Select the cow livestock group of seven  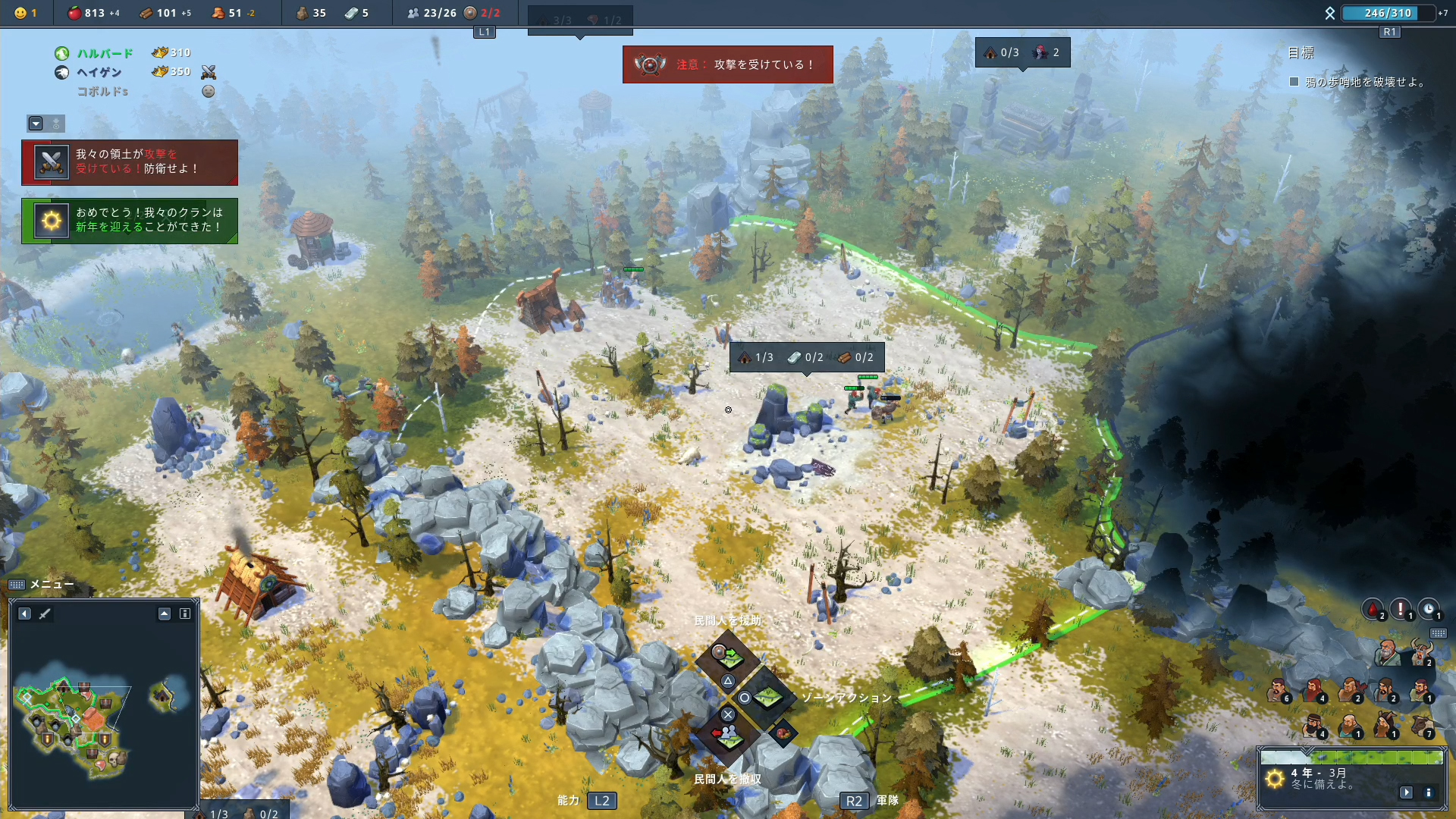pyautogui.click(x=1421, y=726)
